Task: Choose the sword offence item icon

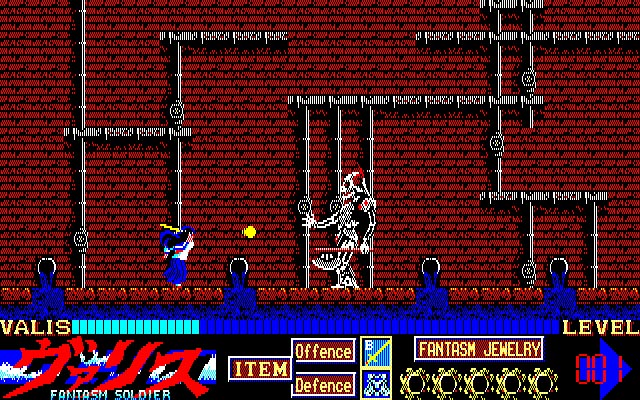Action: [375, 352]
